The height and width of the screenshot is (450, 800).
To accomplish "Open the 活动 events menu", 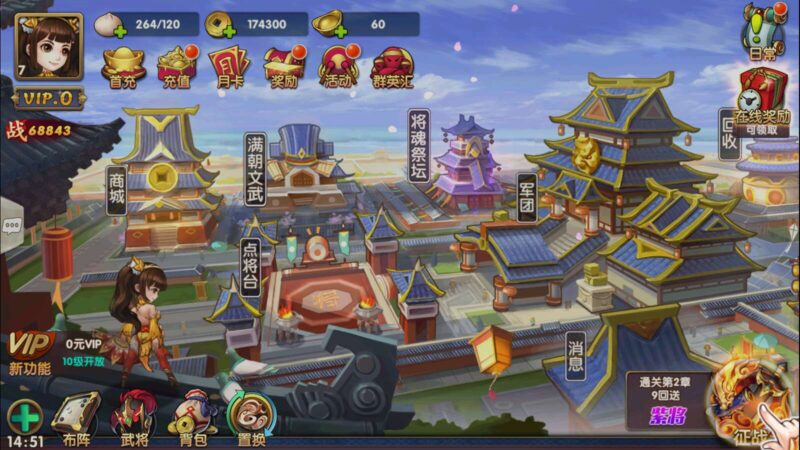I will pos(338,66).
